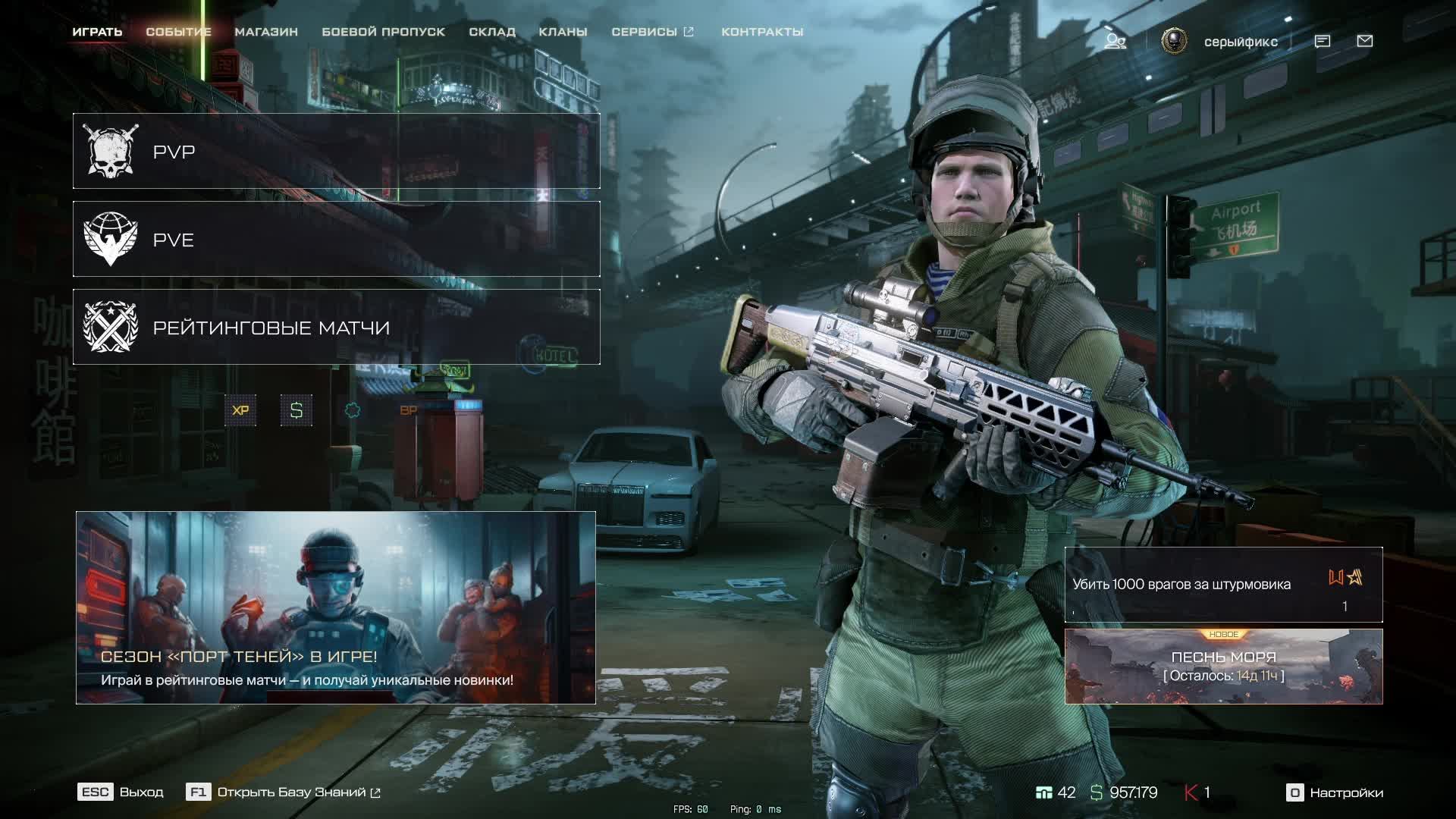Choose Рейтинговые матчи mode
1456x819 pixels.
point(336,328)
